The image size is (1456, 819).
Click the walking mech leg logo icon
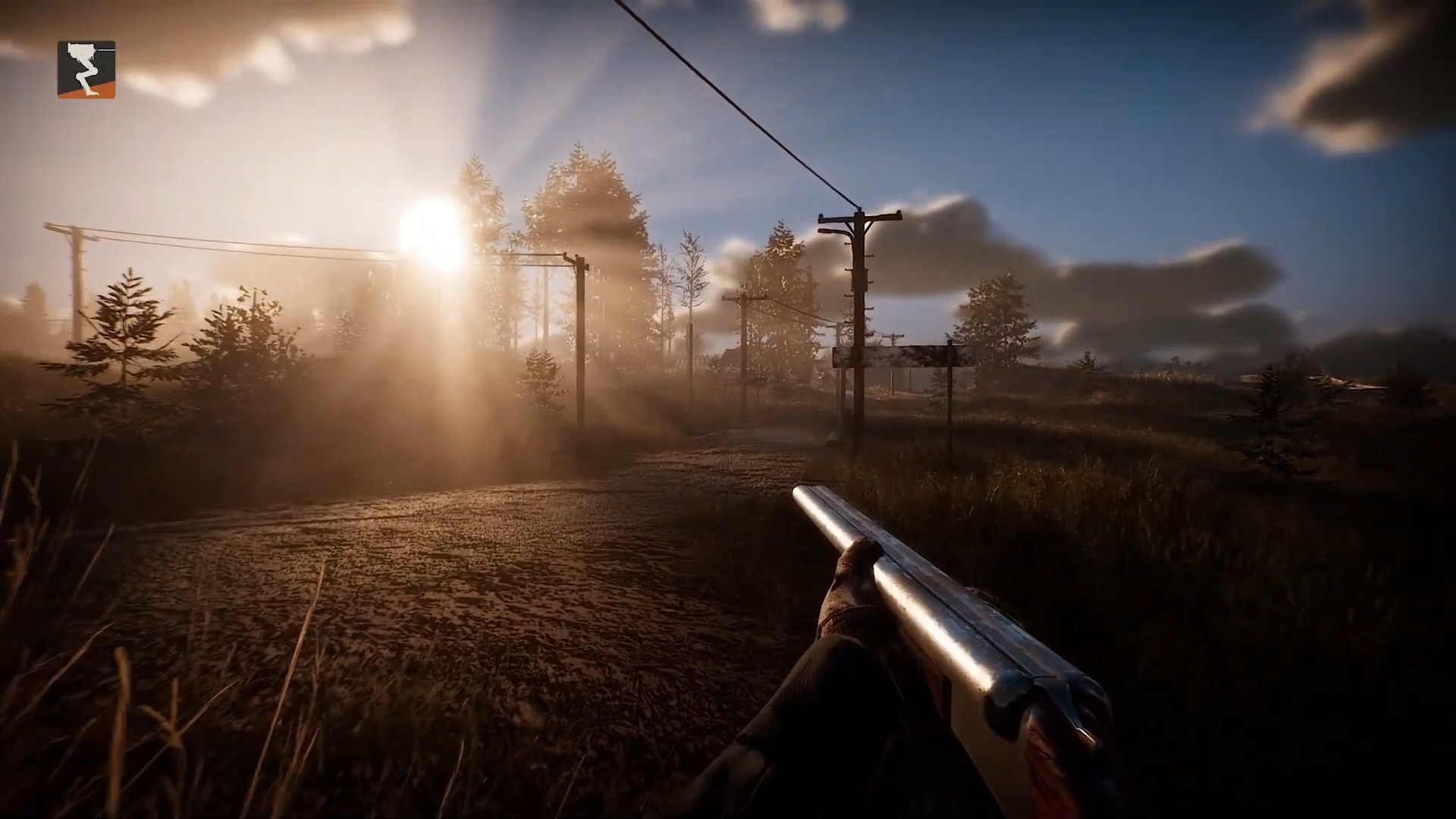pyautogui.click(x=86, y=70)
